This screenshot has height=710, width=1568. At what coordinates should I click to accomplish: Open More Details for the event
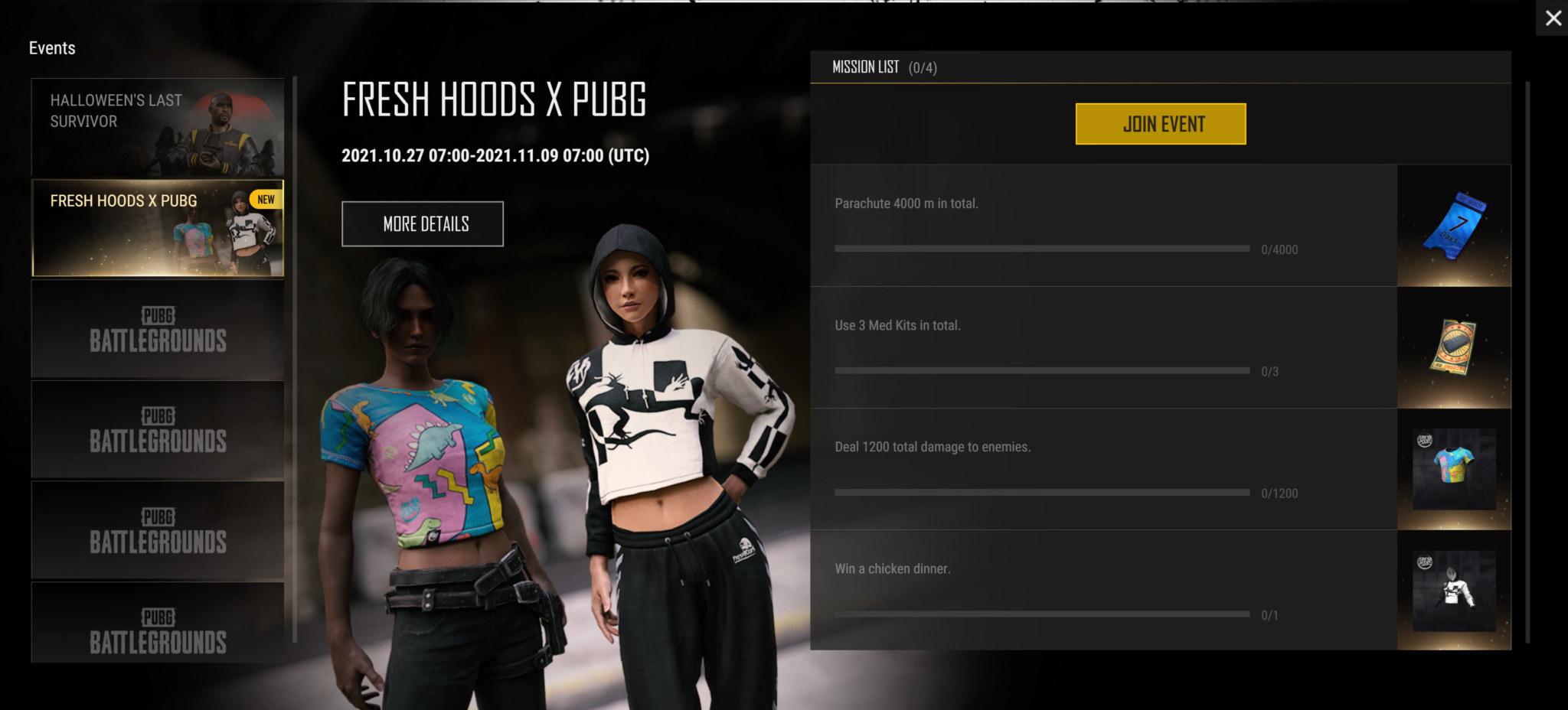(423, 224)
